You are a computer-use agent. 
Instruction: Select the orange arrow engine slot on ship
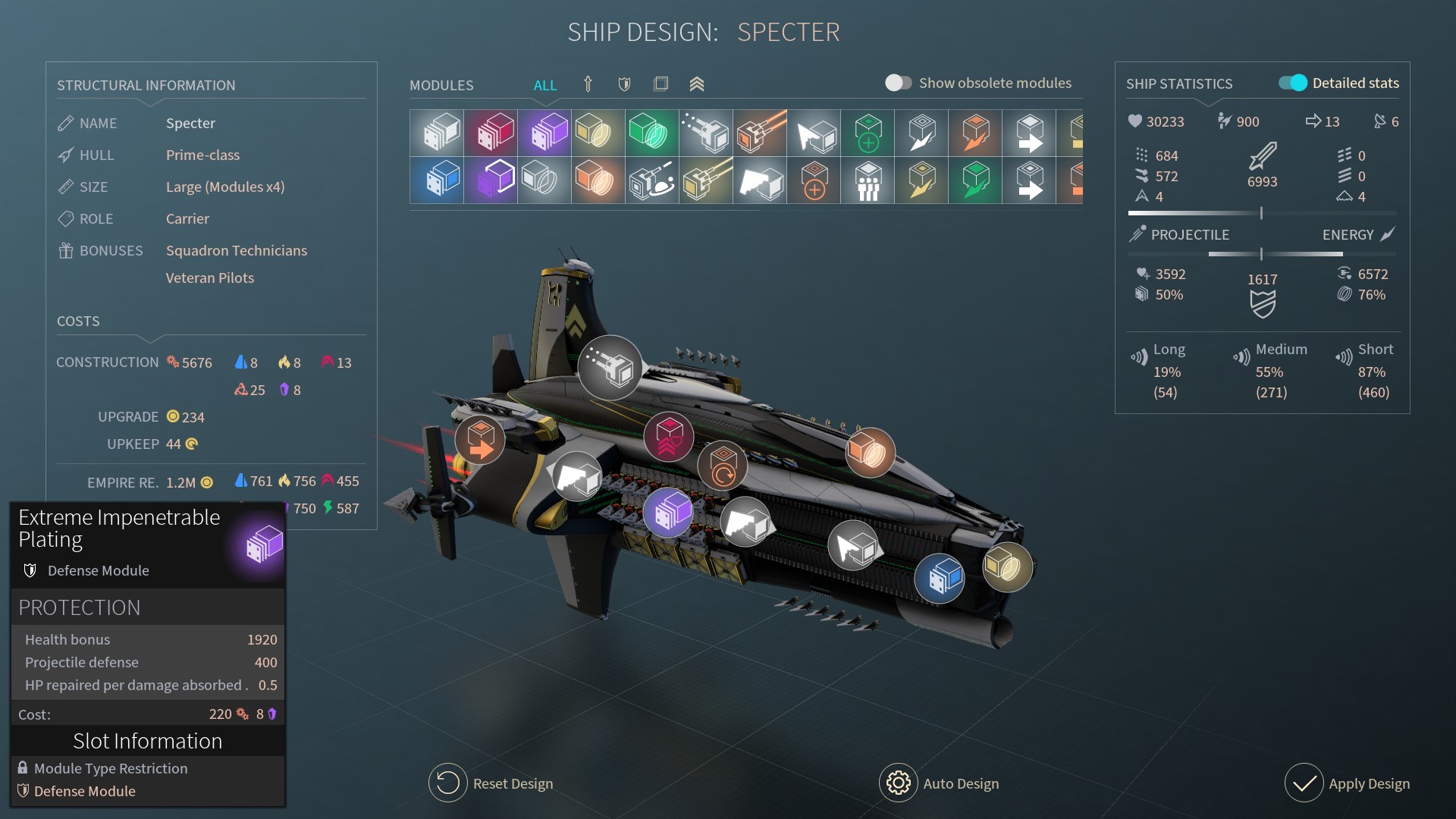tap(479, 440)
